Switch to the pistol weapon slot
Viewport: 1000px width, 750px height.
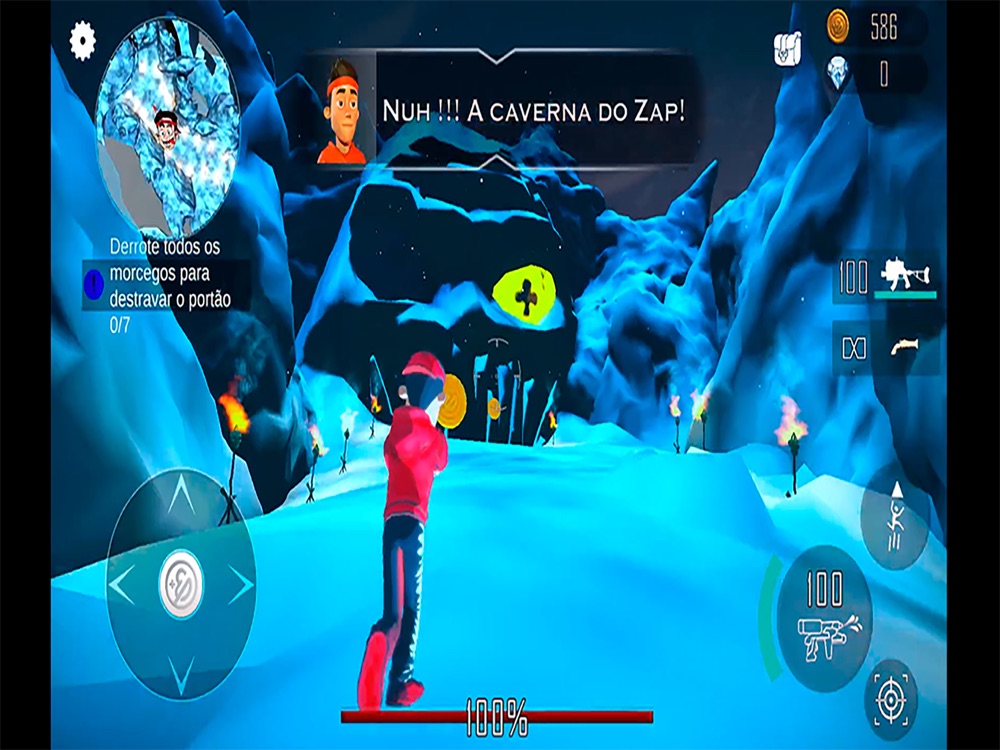click(887, 348)
